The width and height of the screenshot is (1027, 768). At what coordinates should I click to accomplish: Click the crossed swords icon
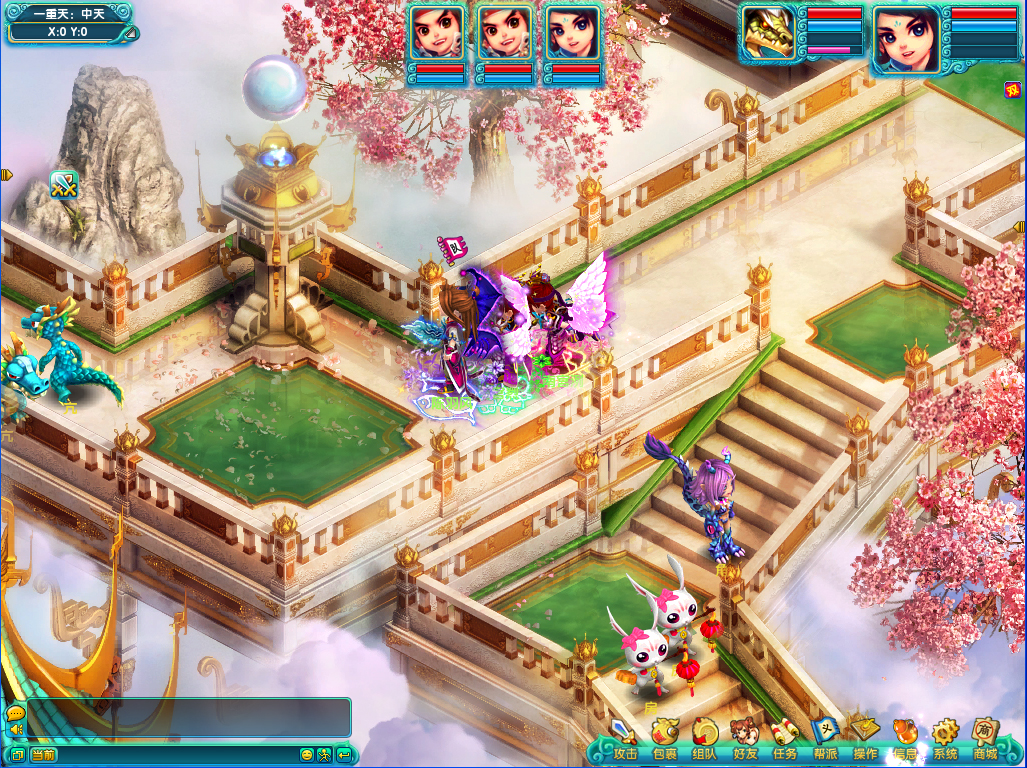(x=64, y=184)
